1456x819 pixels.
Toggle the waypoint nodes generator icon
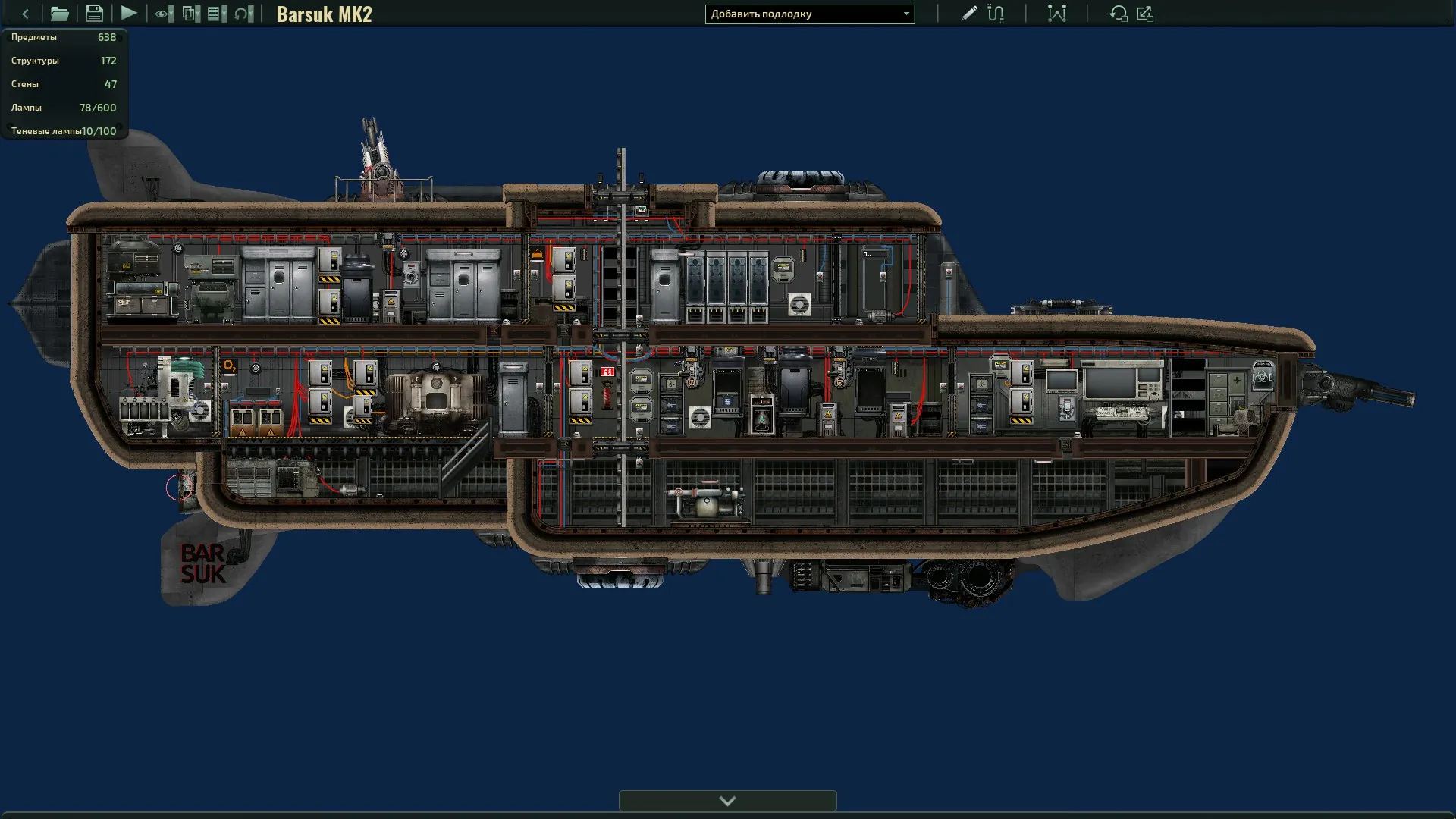pyautogui.click(x=1056, y=14)
